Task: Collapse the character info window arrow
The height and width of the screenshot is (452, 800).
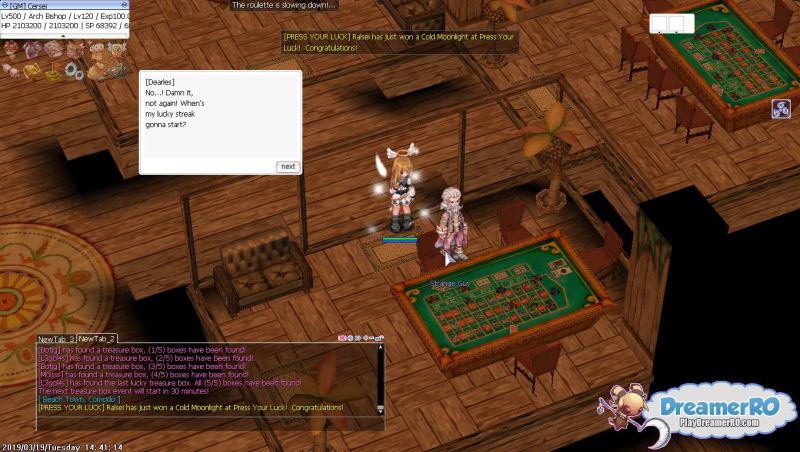Action: pyautogui.click(x=64, y=36)
